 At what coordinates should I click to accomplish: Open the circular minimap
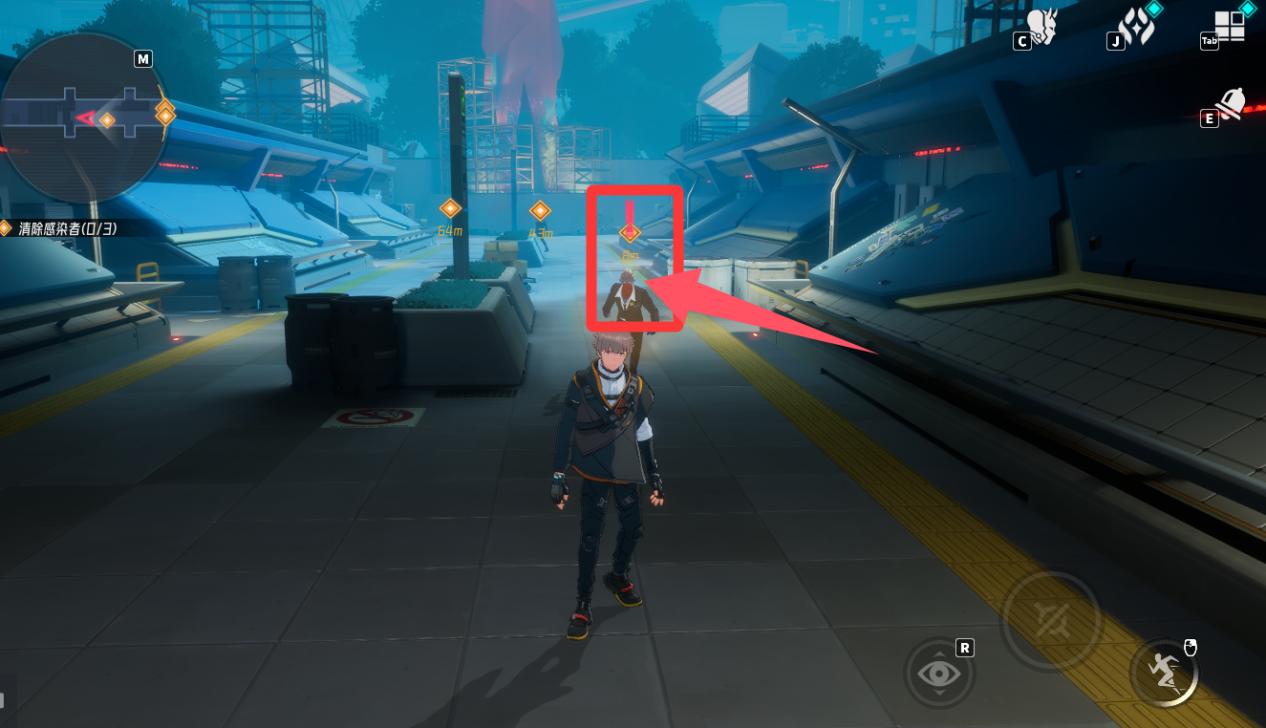84,118
